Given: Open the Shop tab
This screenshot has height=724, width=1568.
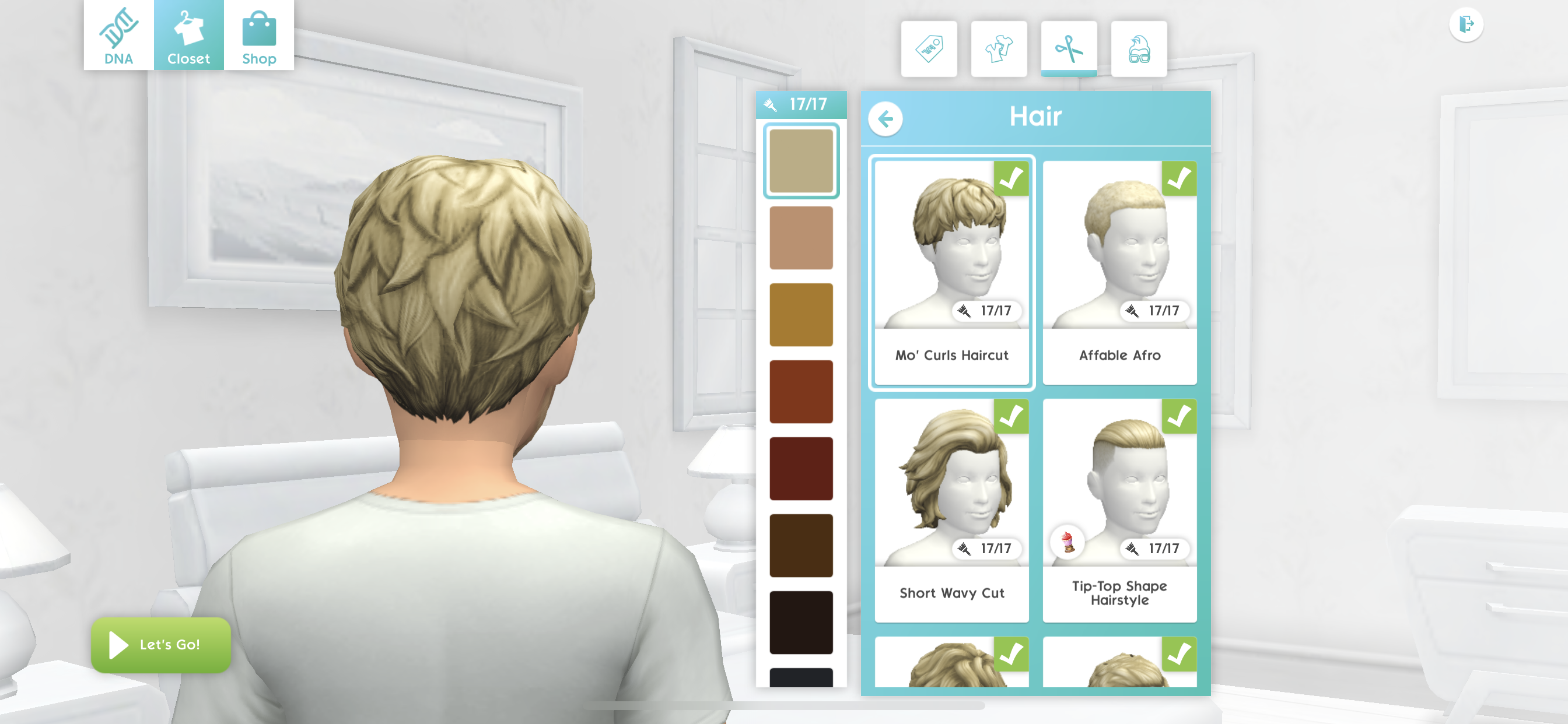Looking at the screenshot, I should click(258, 36).
